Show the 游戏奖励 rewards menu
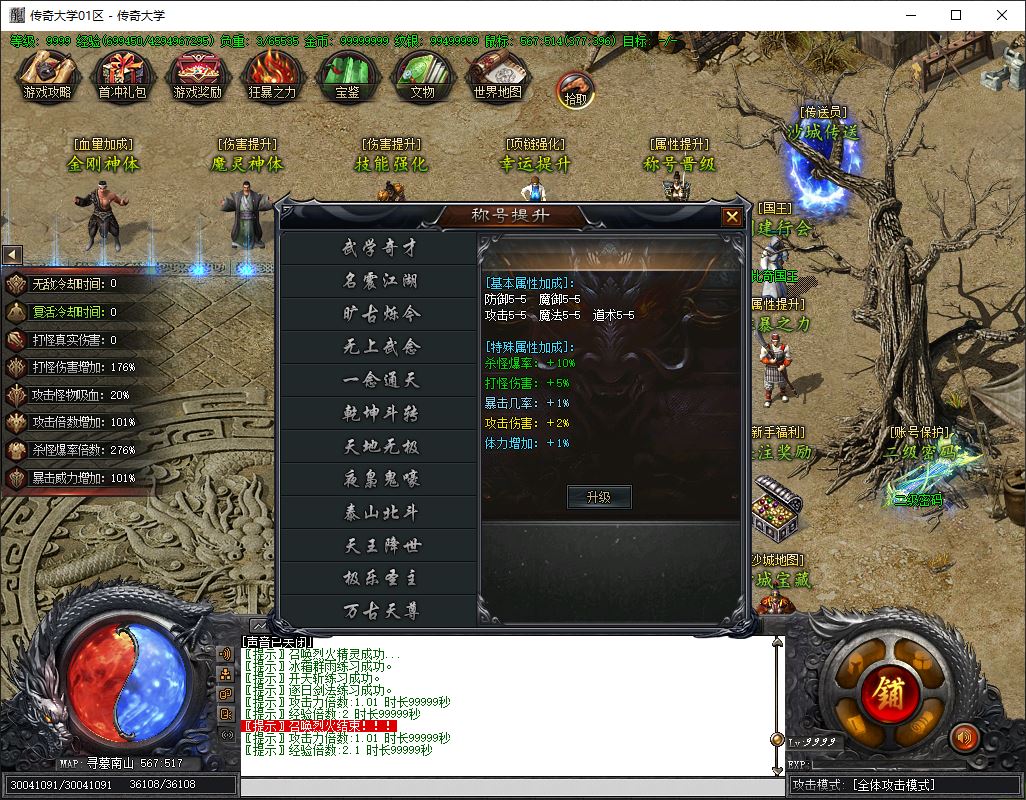The height and width of the screenshot is (800, 1026). [x=197, y=73]
